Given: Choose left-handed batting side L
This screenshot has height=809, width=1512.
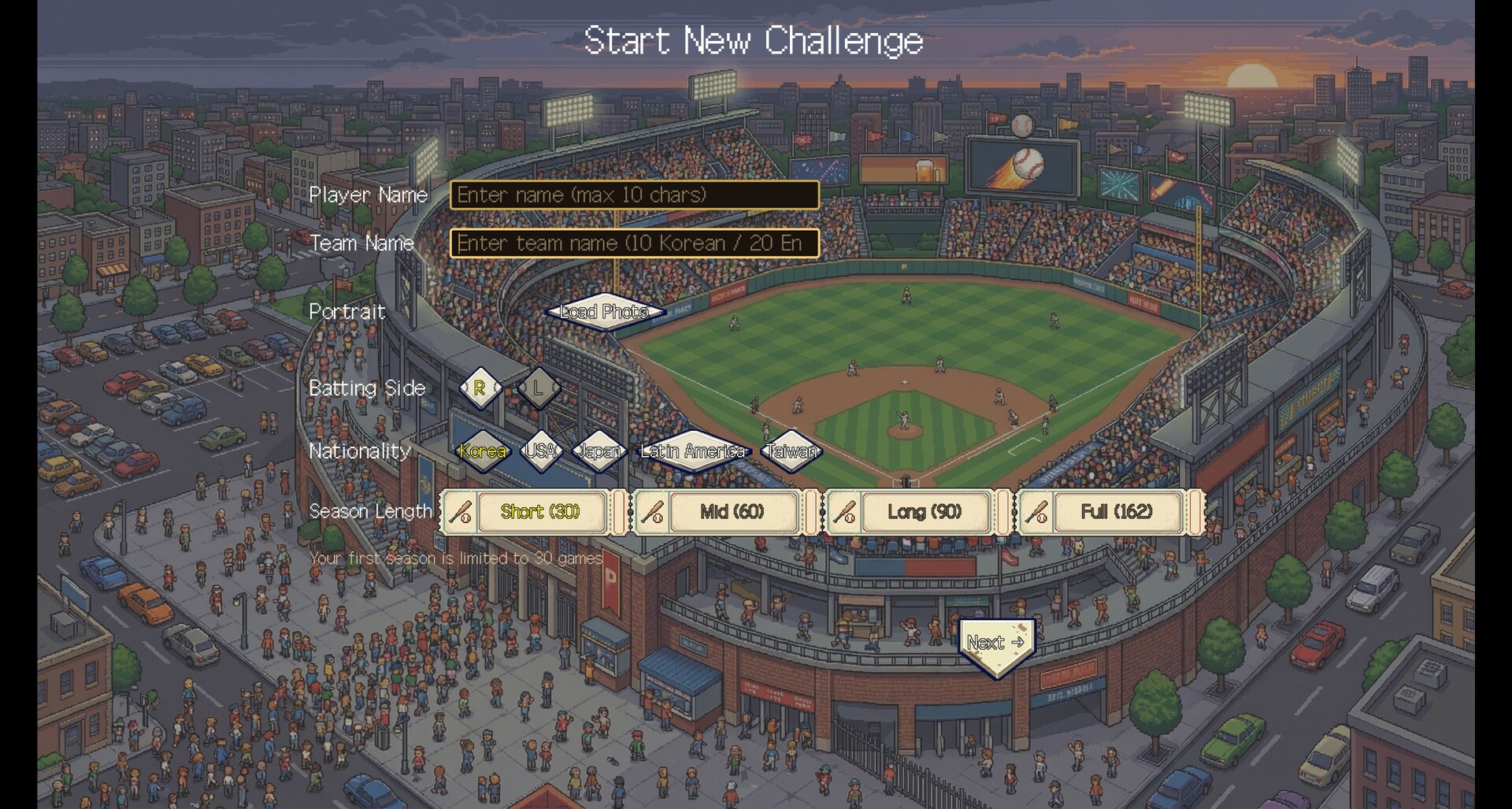Looking at the screenshot, I should (539, 388).
